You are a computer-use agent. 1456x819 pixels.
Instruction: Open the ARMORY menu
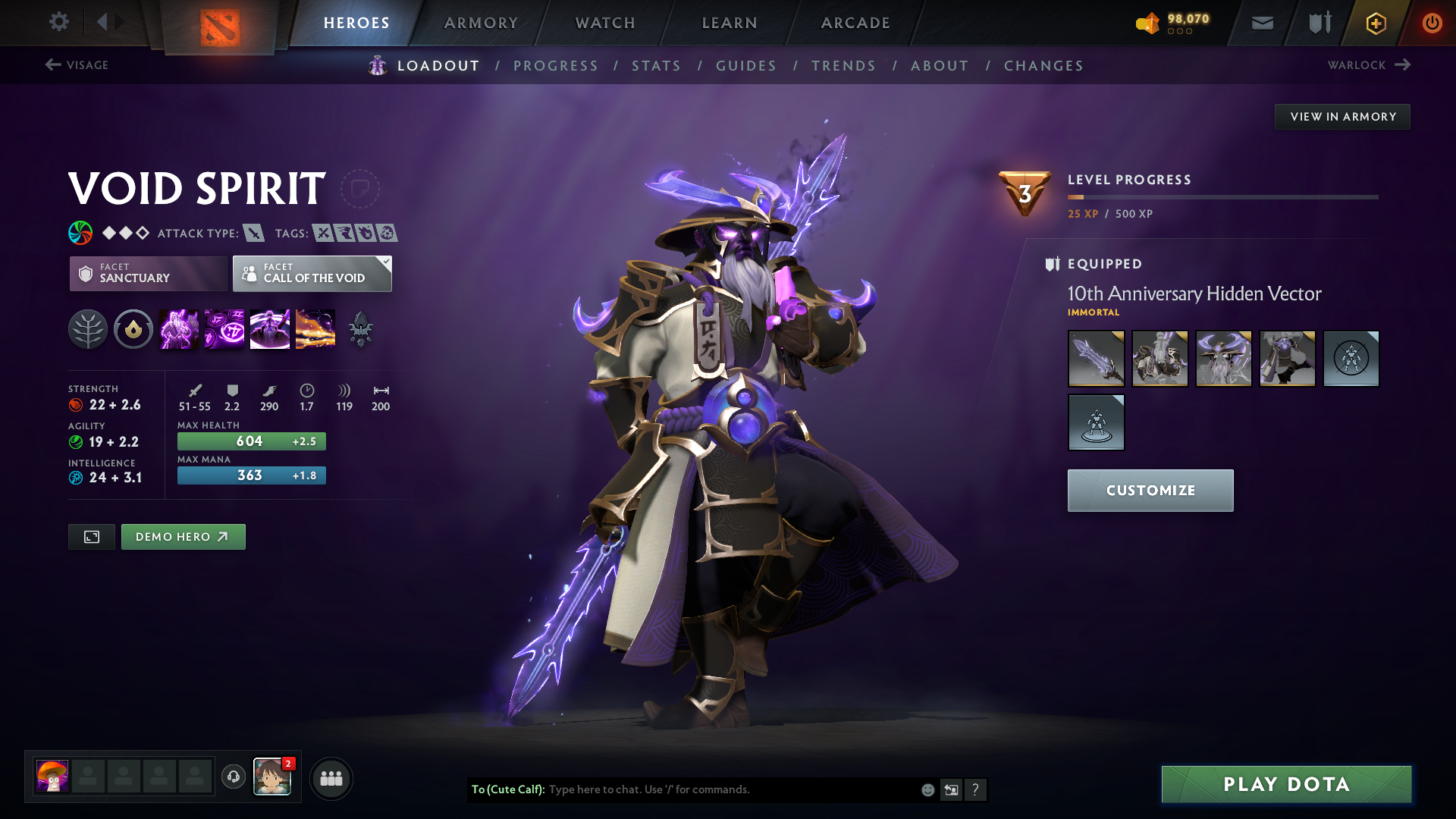point(481,23)
